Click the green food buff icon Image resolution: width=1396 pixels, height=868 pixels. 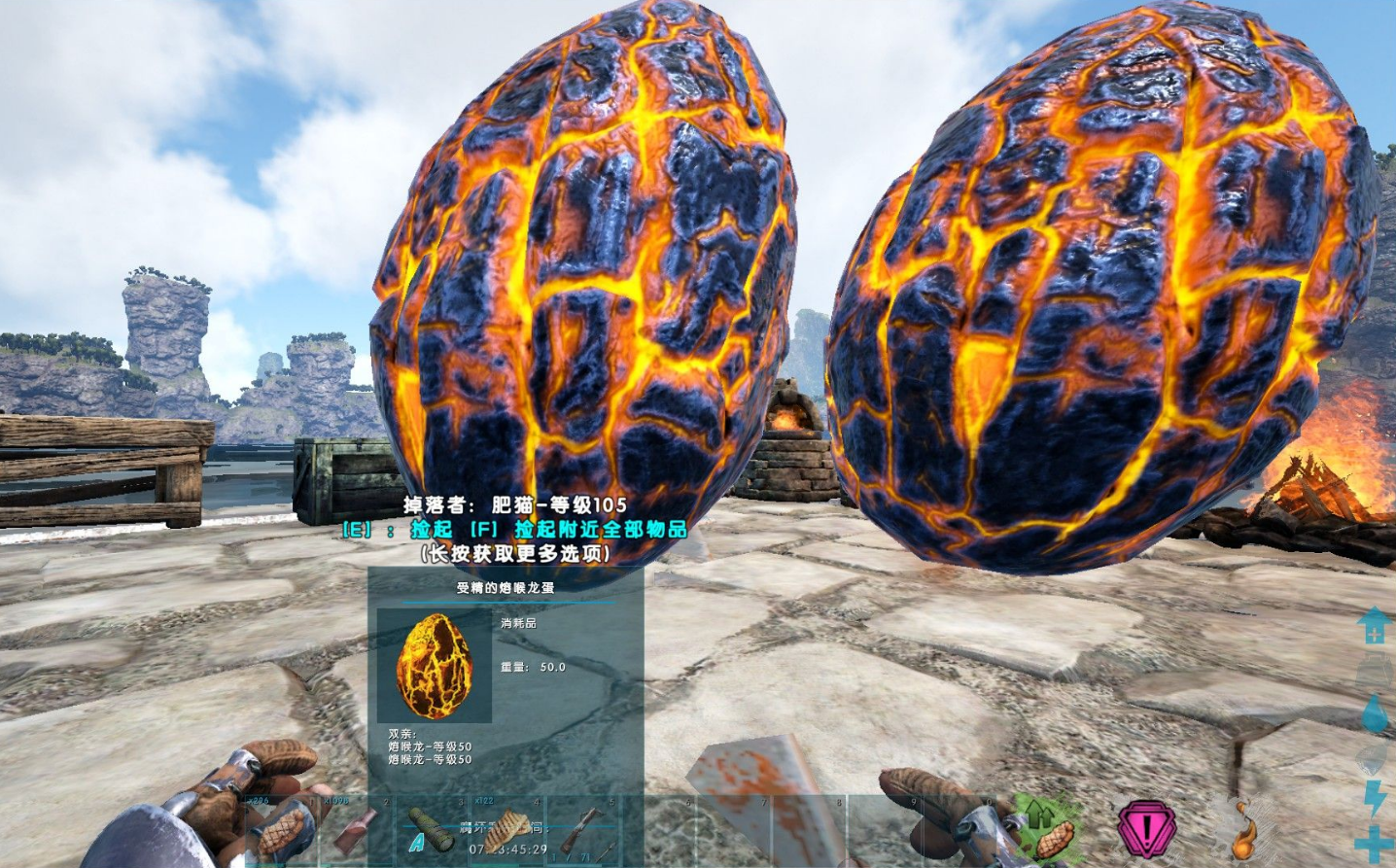[x=1049, y=829]
